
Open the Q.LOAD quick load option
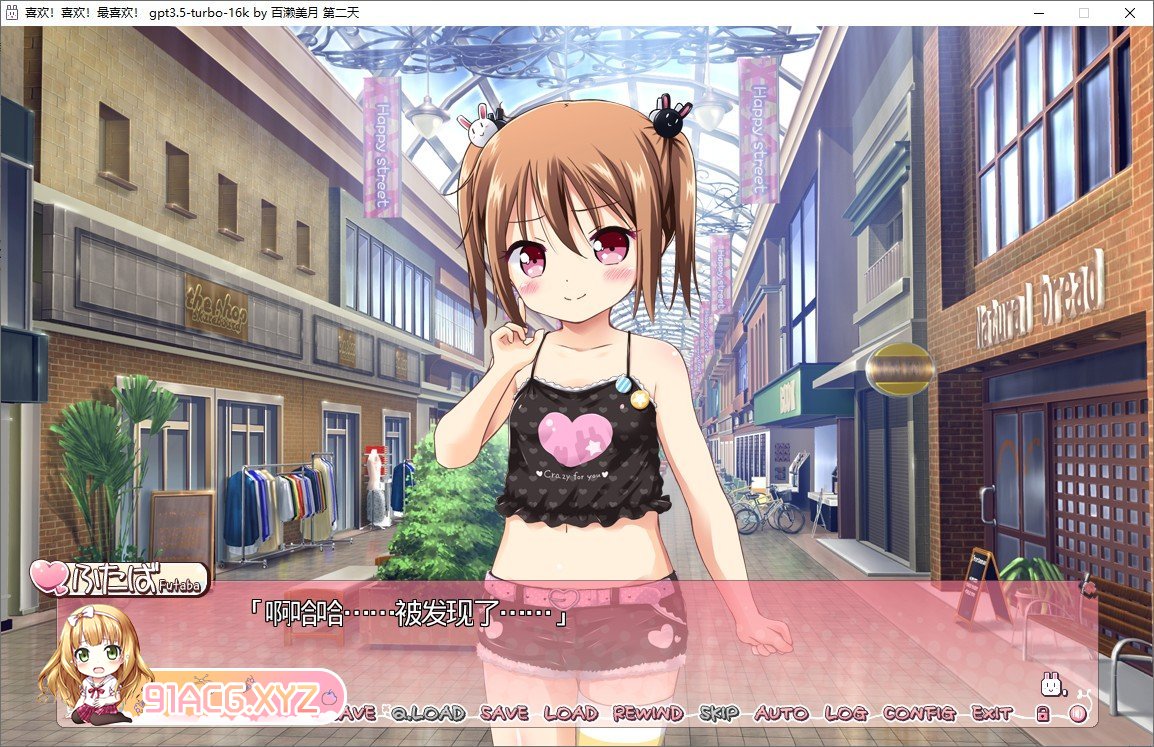(x=428, y=714)
